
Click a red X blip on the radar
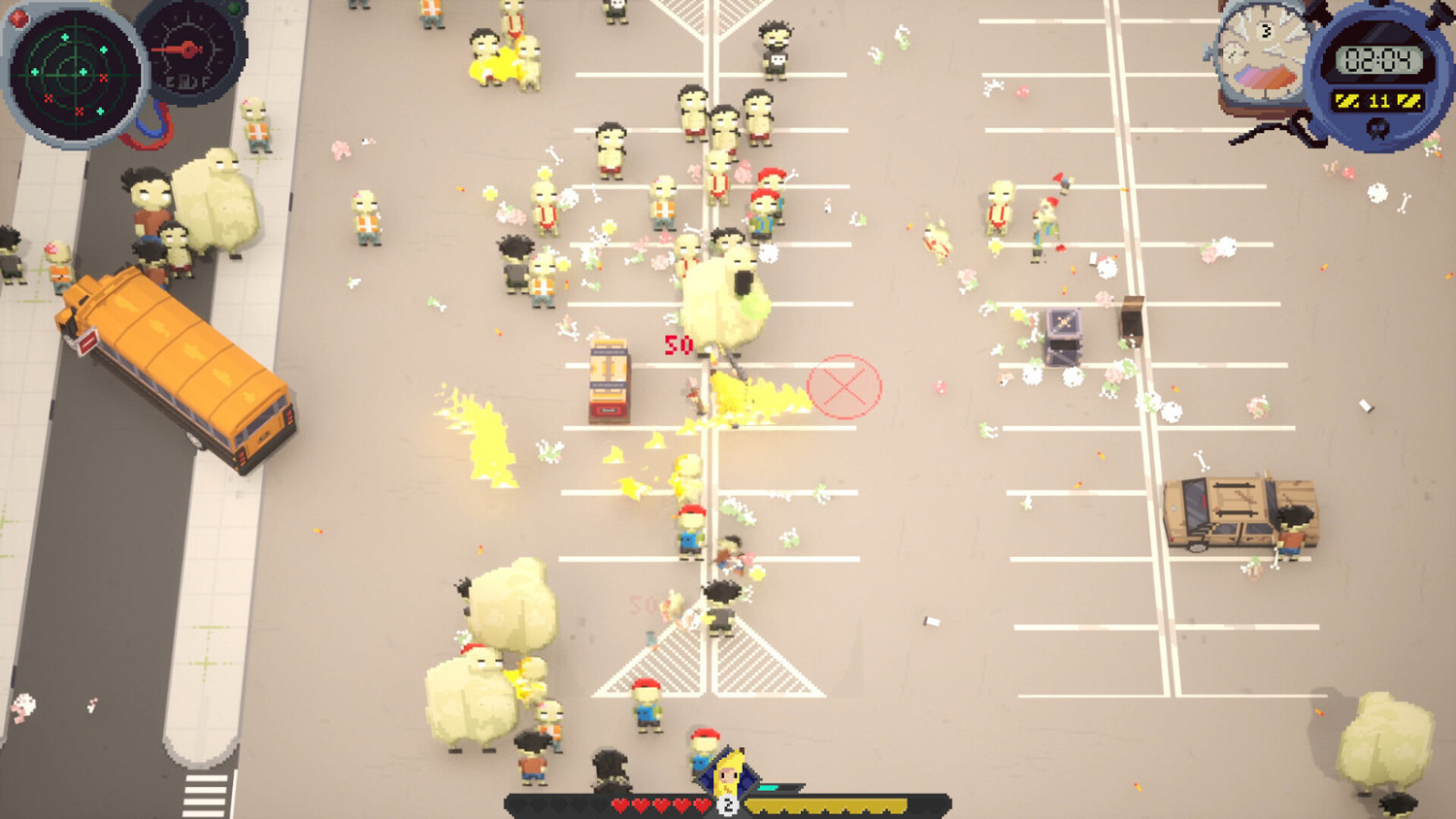[x=103, y=79]
